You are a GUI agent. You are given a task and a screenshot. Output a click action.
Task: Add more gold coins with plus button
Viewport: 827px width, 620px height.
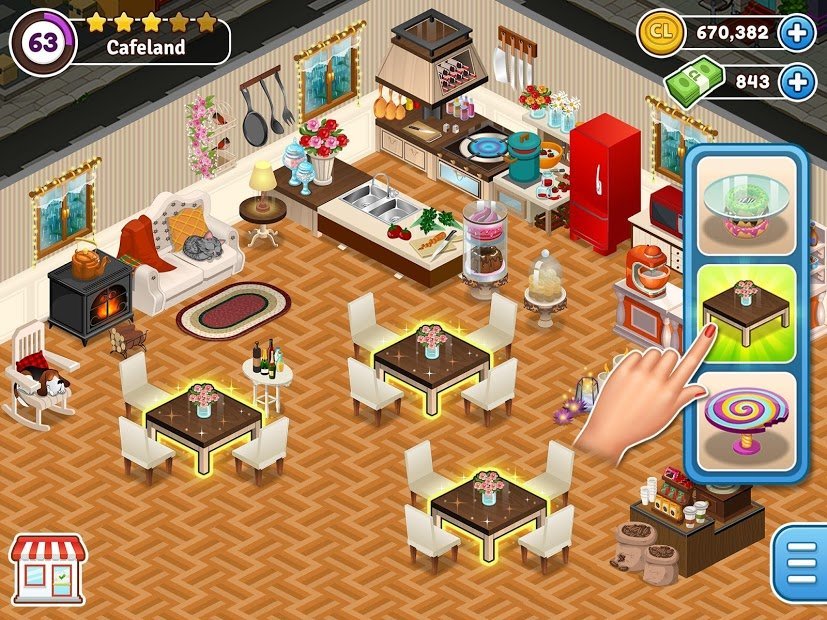[x=797, y=33]
